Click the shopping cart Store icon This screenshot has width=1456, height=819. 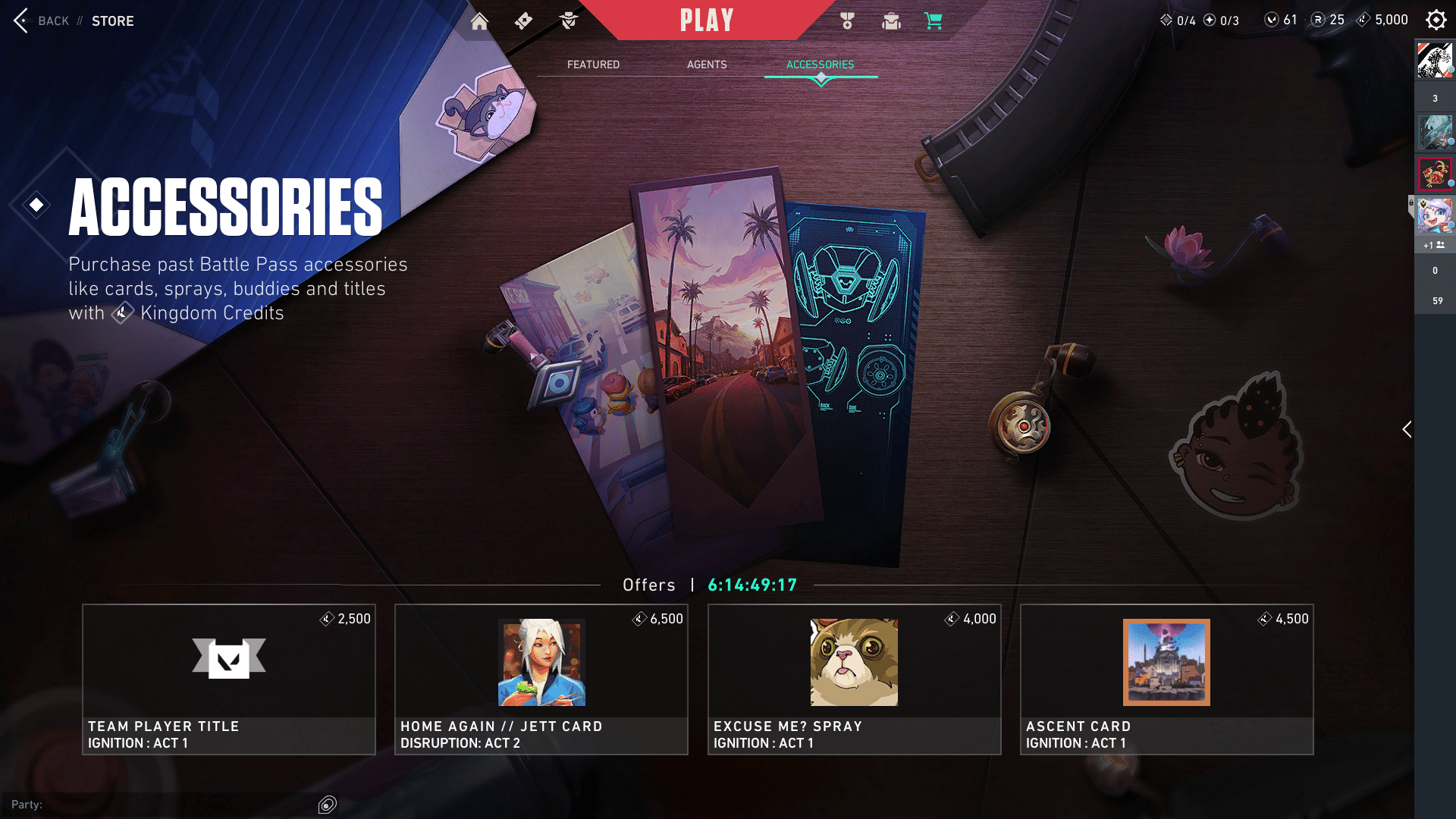933,20
